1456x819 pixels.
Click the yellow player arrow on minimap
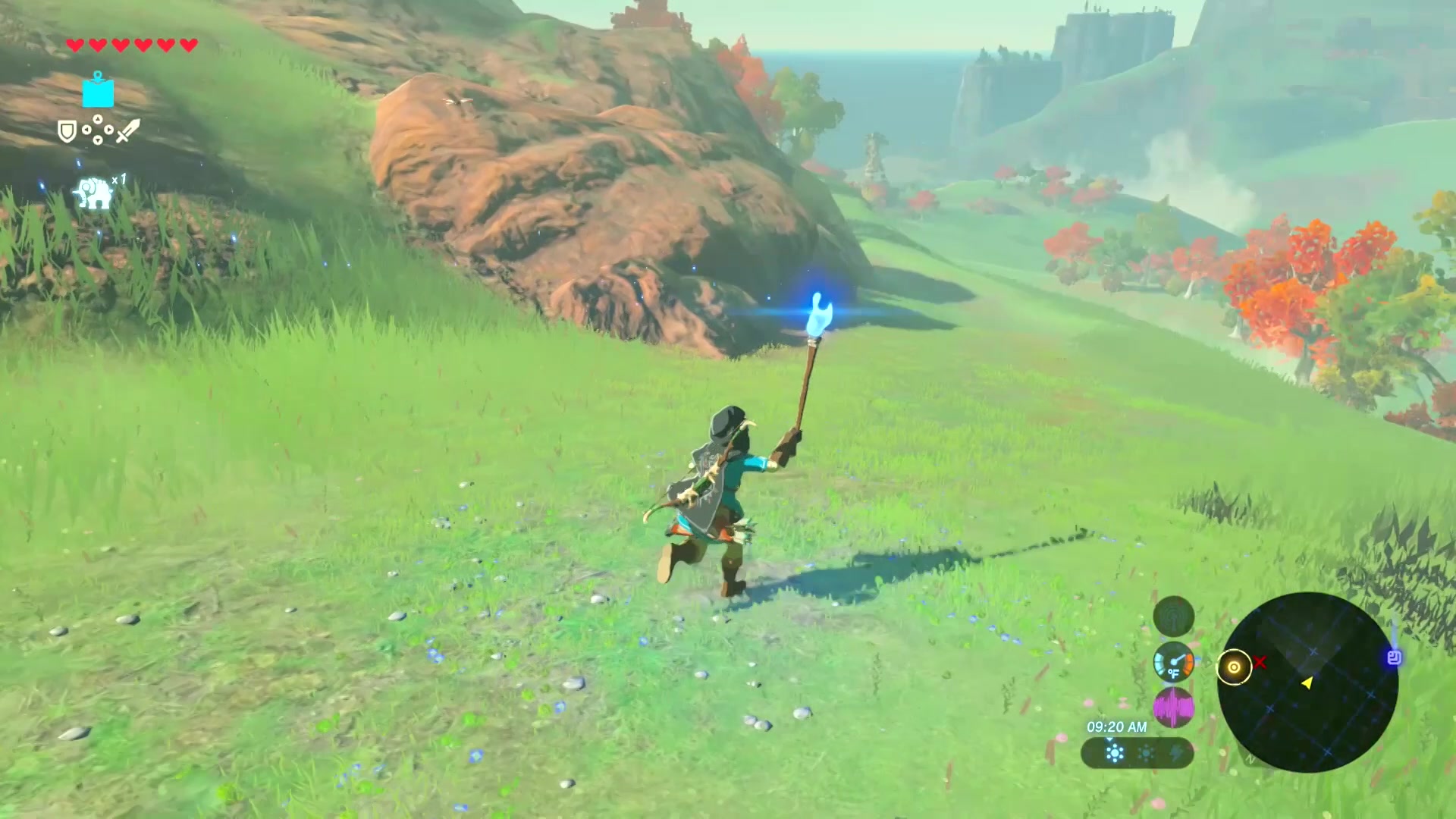(1307, 683)
